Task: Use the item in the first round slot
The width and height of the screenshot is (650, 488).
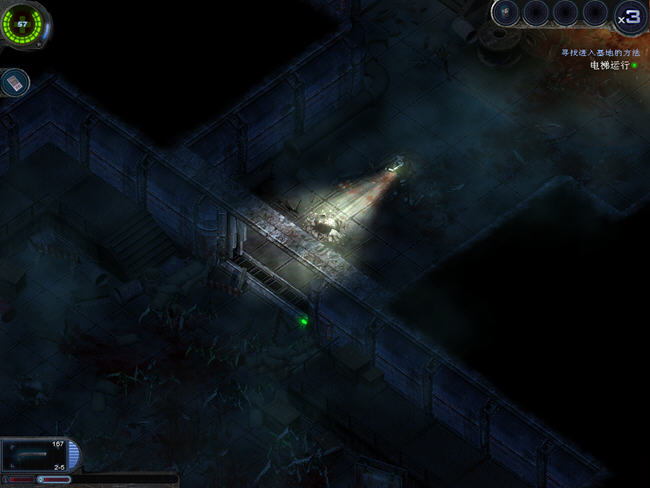Action: coord(508,13)
